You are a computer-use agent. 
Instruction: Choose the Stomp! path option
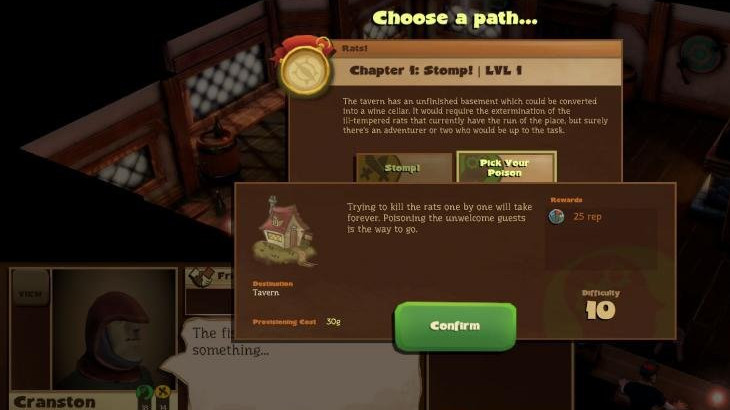point(403,168)
